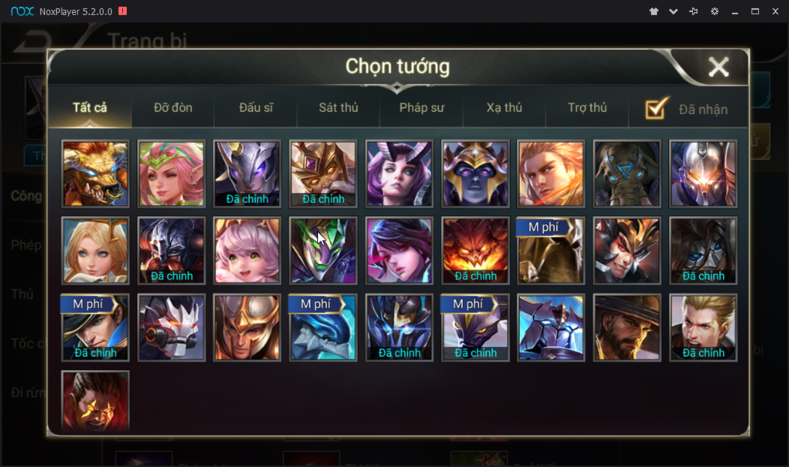Open the Đỡ đòn hero category
The image size is (789, 467).
click(173, 108)
